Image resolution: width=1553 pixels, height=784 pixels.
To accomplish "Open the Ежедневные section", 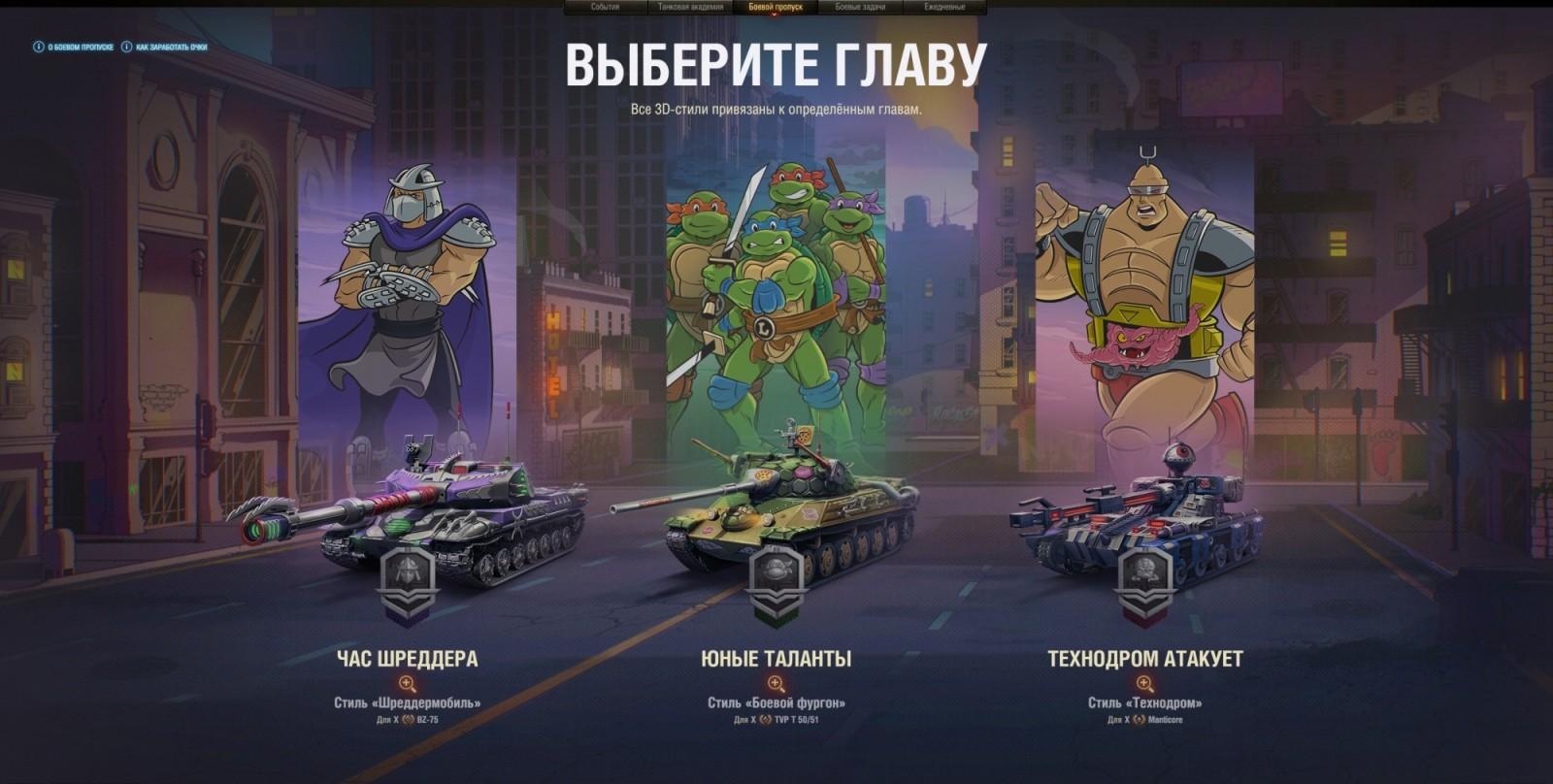I will coord(943,6).
